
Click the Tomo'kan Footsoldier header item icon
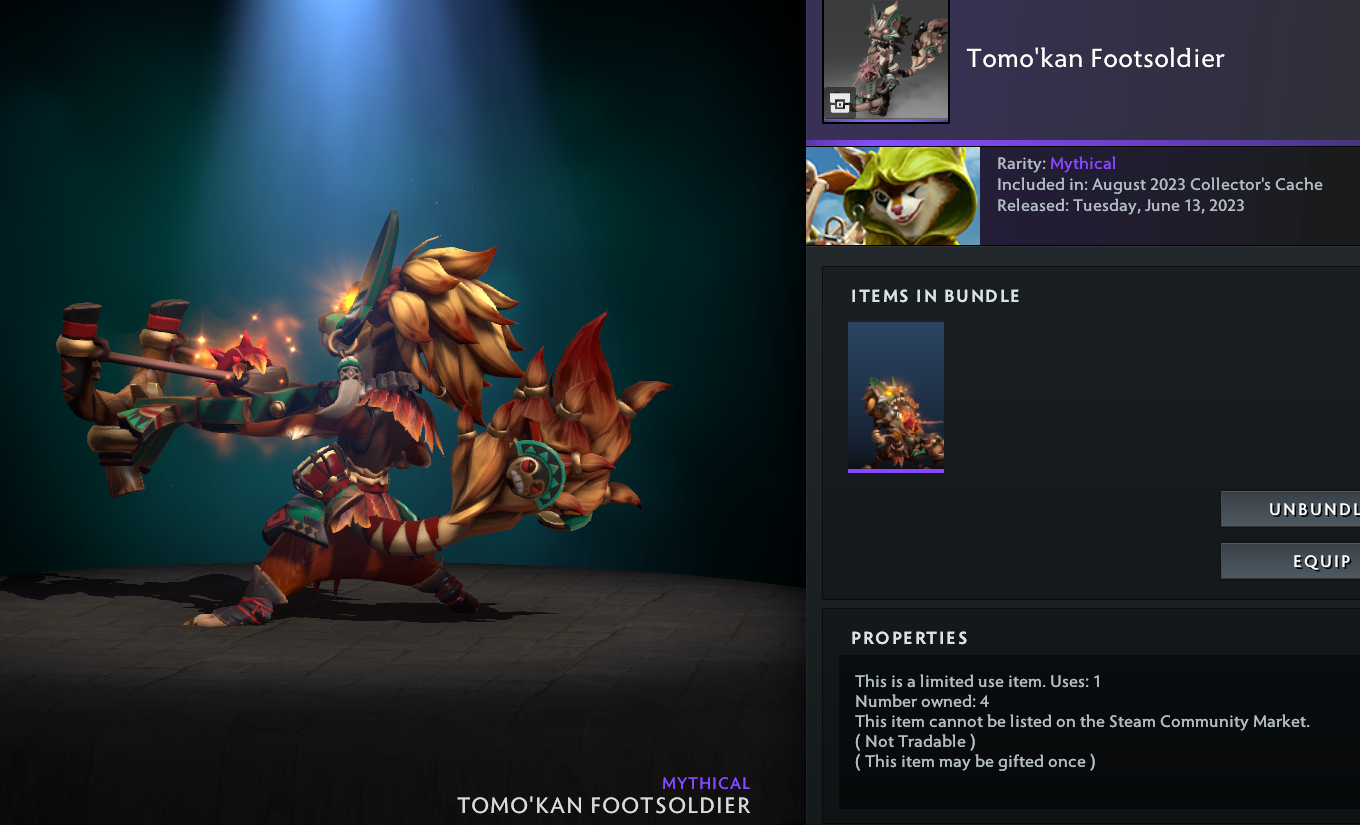pyautogui.click(x=885, y=61)
